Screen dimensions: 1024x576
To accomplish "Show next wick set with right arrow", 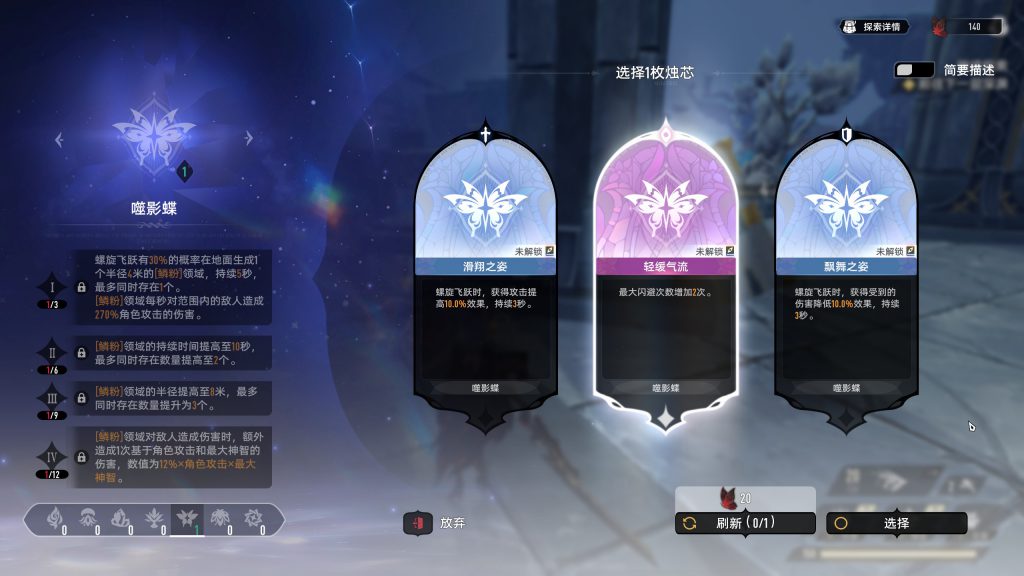I will pos(248,140).
